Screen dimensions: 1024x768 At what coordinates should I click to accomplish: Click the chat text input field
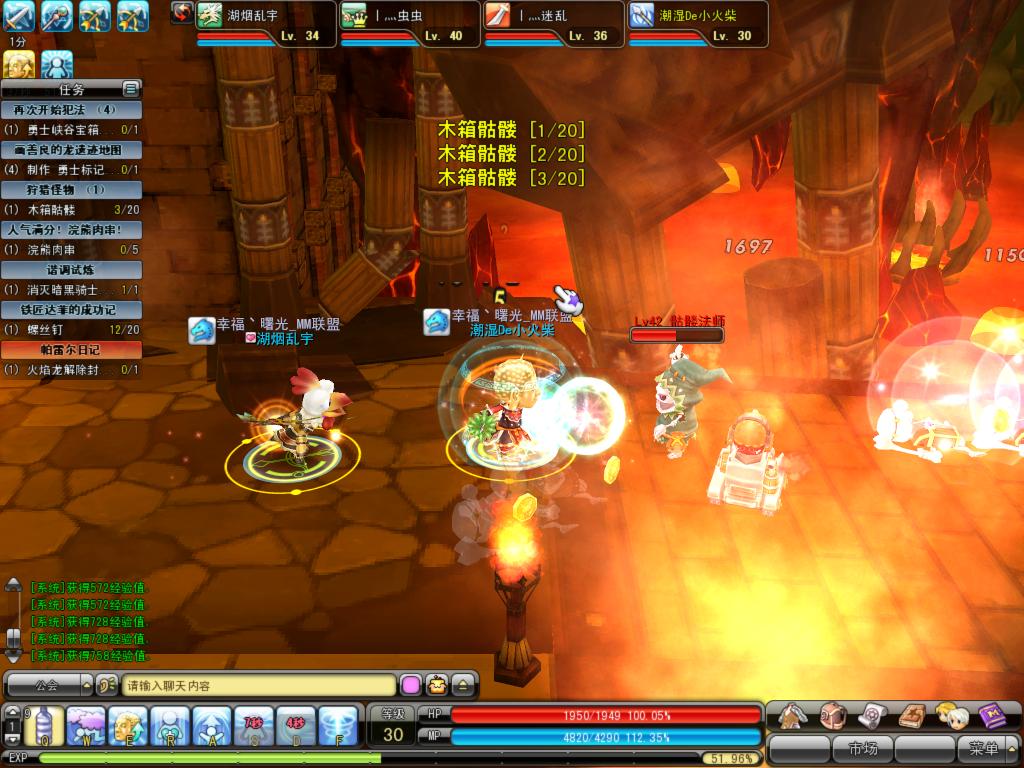259,686
